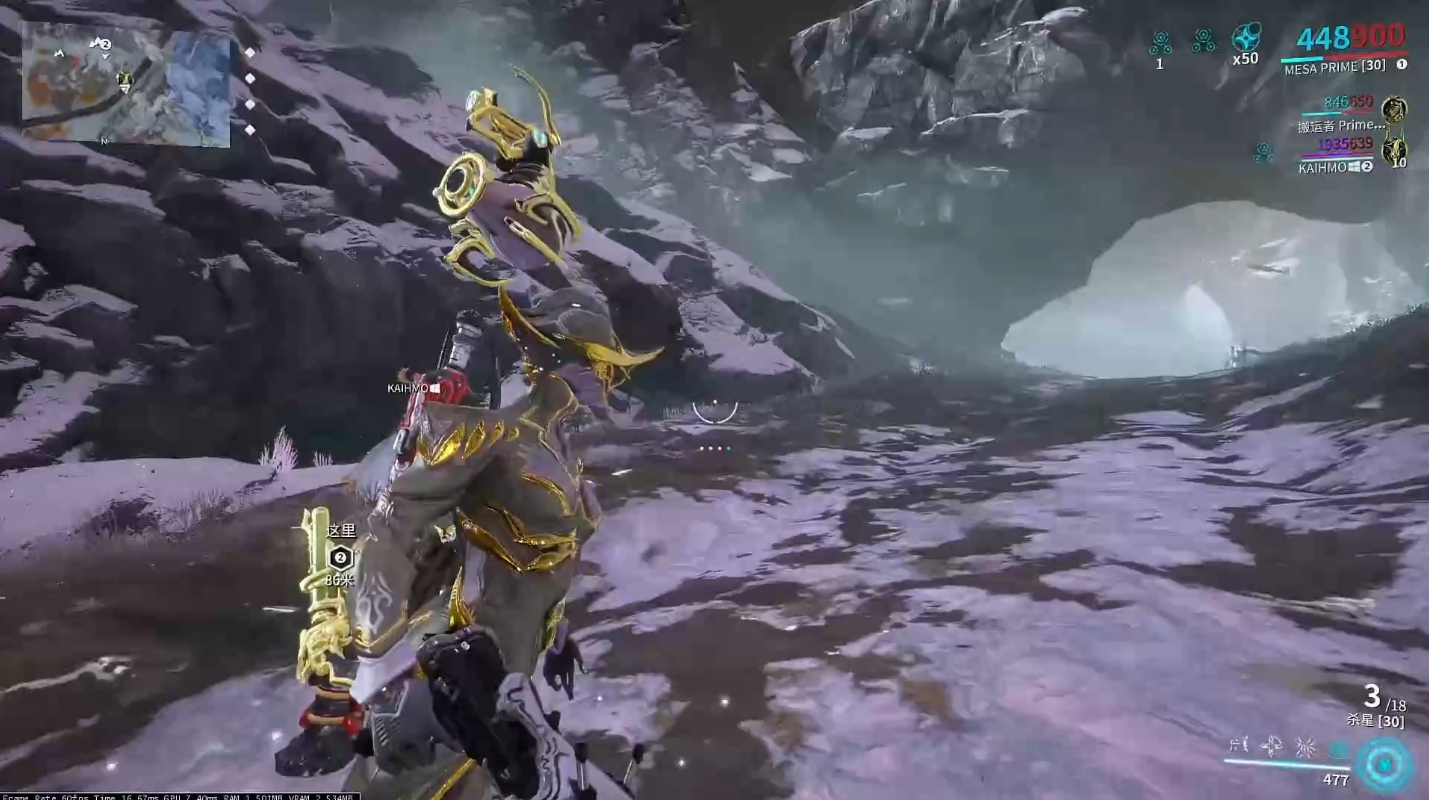Screen dimensions: 1429x800
Task: Click KAIHMO's squad portrait icon
Action: point(1394,151)
